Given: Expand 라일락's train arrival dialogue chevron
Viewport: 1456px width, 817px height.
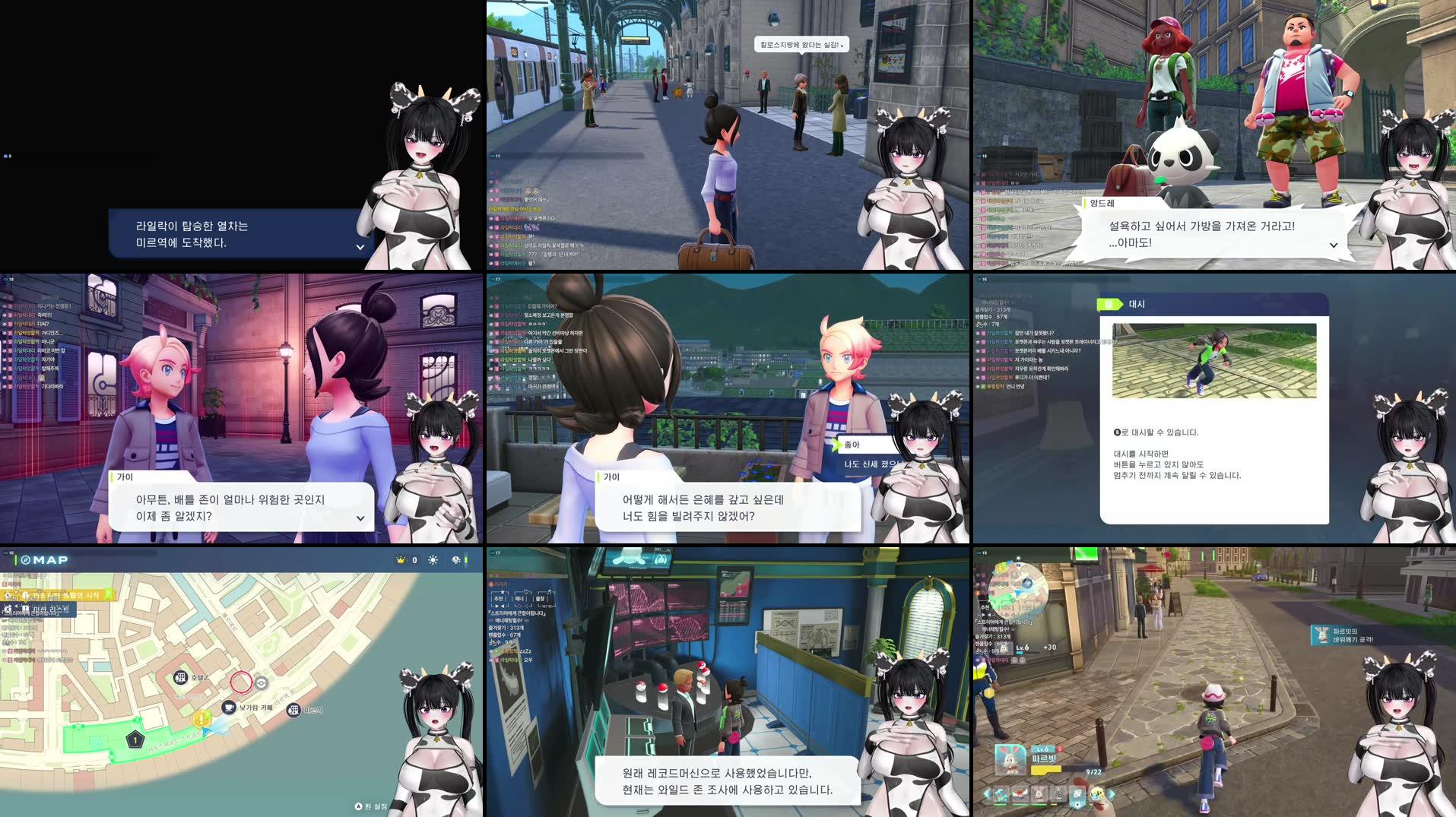Looking at the screenshot, I should click(359, 247).
